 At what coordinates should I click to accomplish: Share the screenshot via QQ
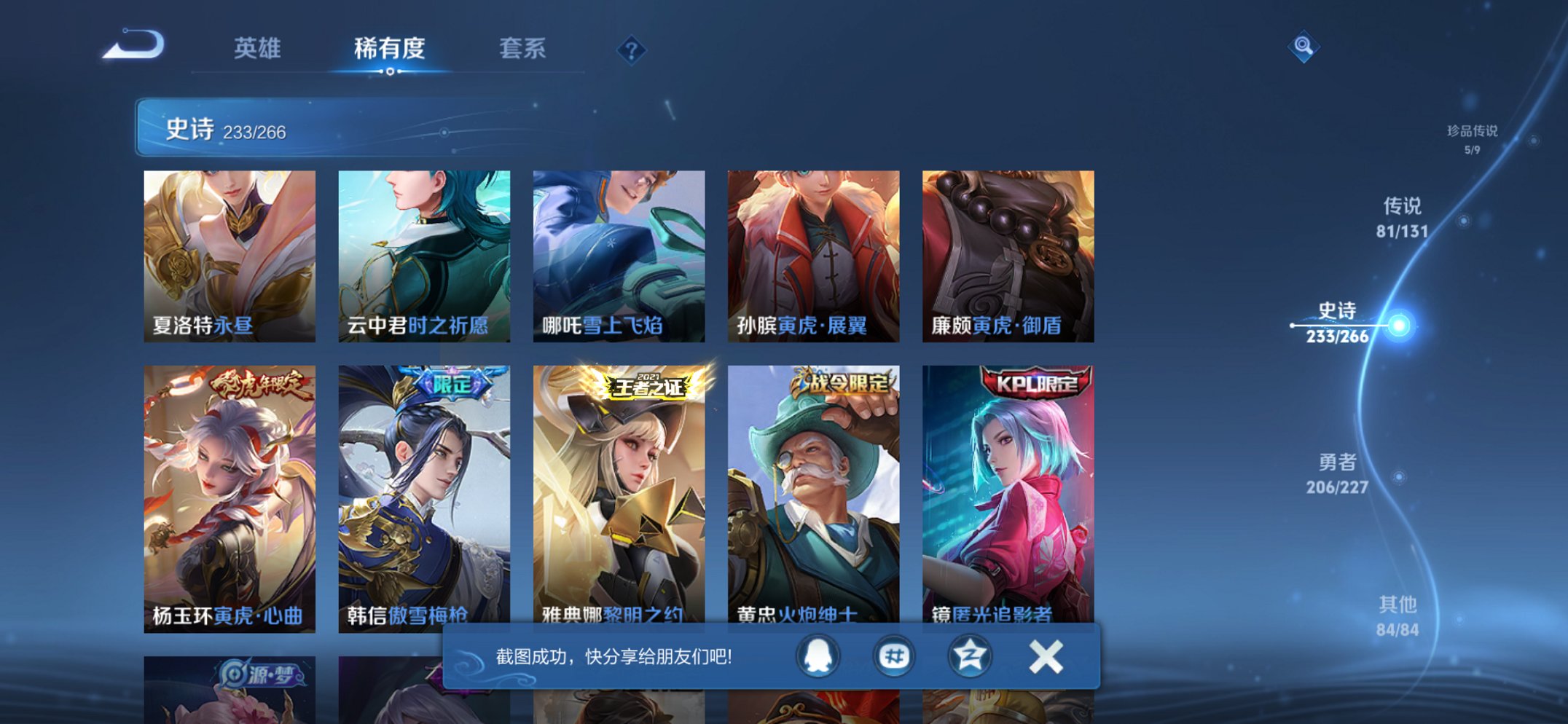817,655
